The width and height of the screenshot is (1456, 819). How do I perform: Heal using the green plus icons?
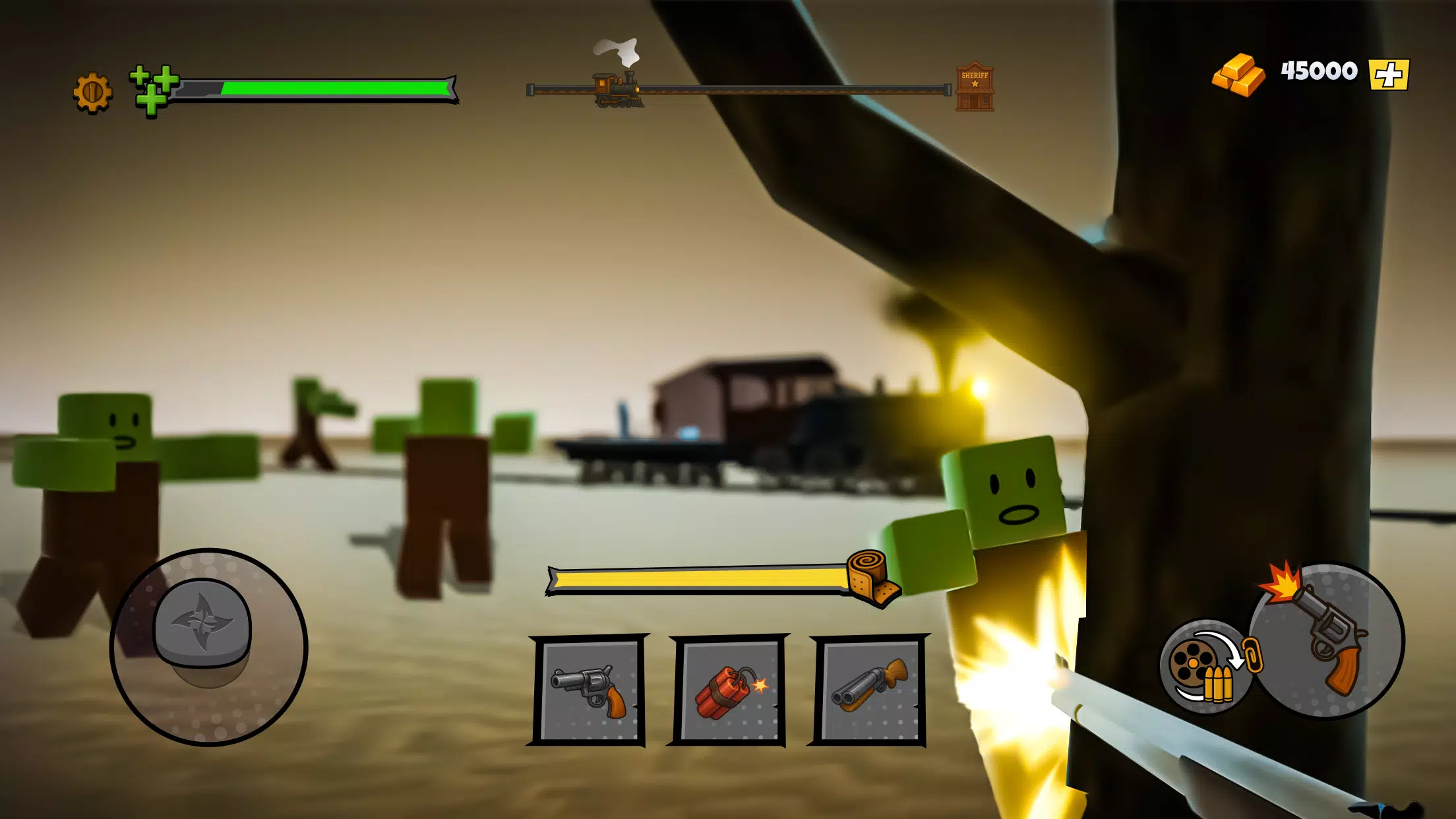pyautogui.click(x=154, y=90)
